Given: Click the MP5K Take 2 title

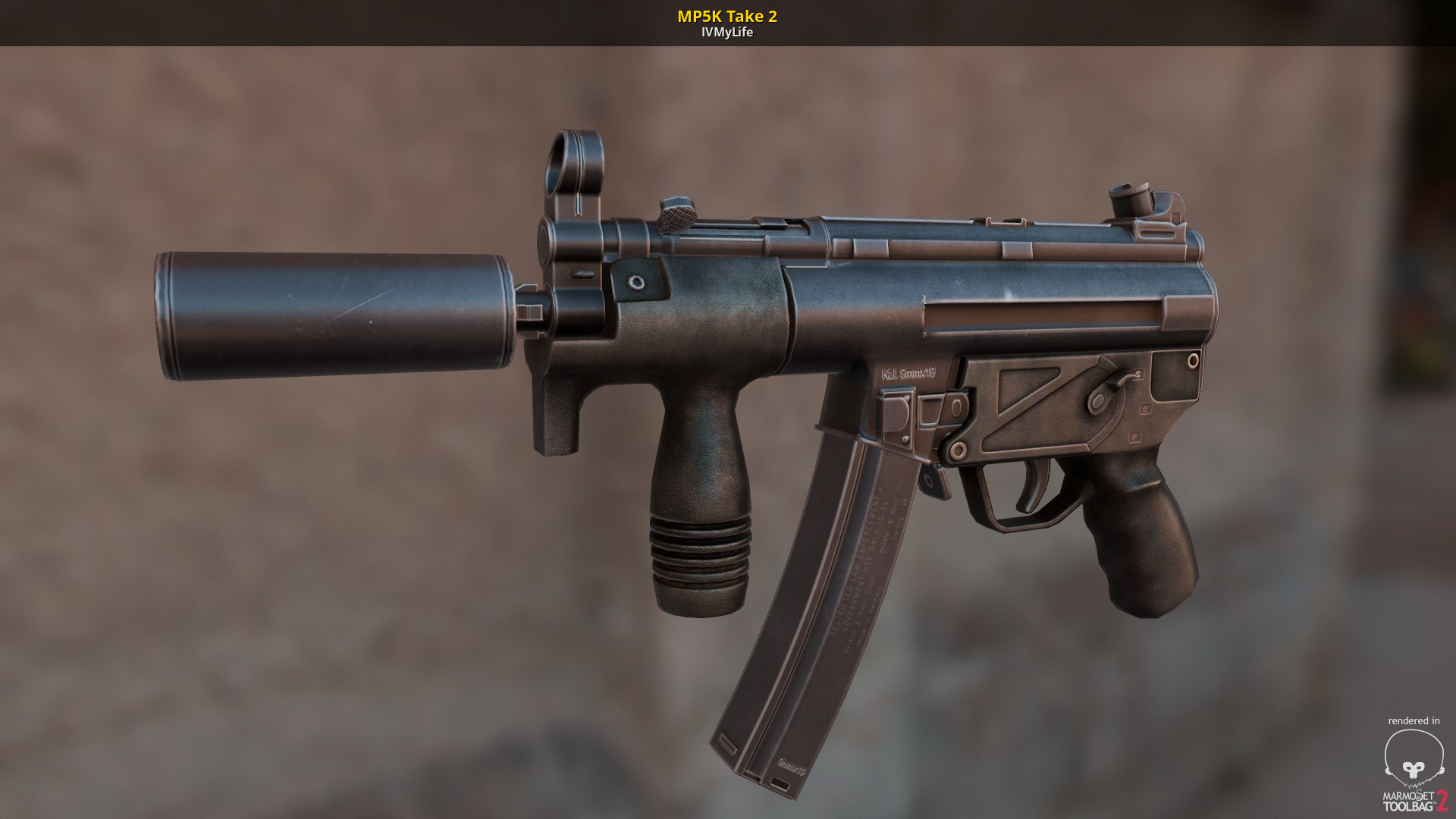Looking at the screenshot, I should 726,16.
